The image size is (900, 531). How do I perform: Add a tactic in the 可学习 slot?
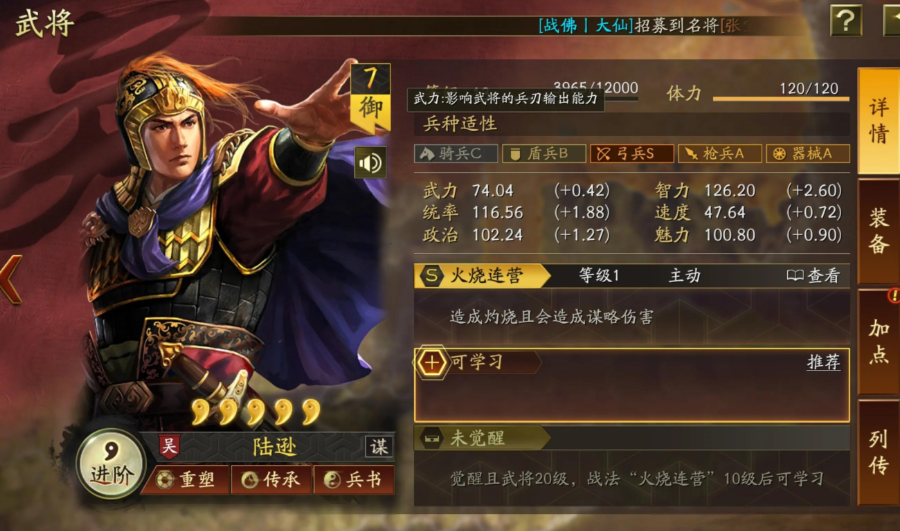click(432, 362)
